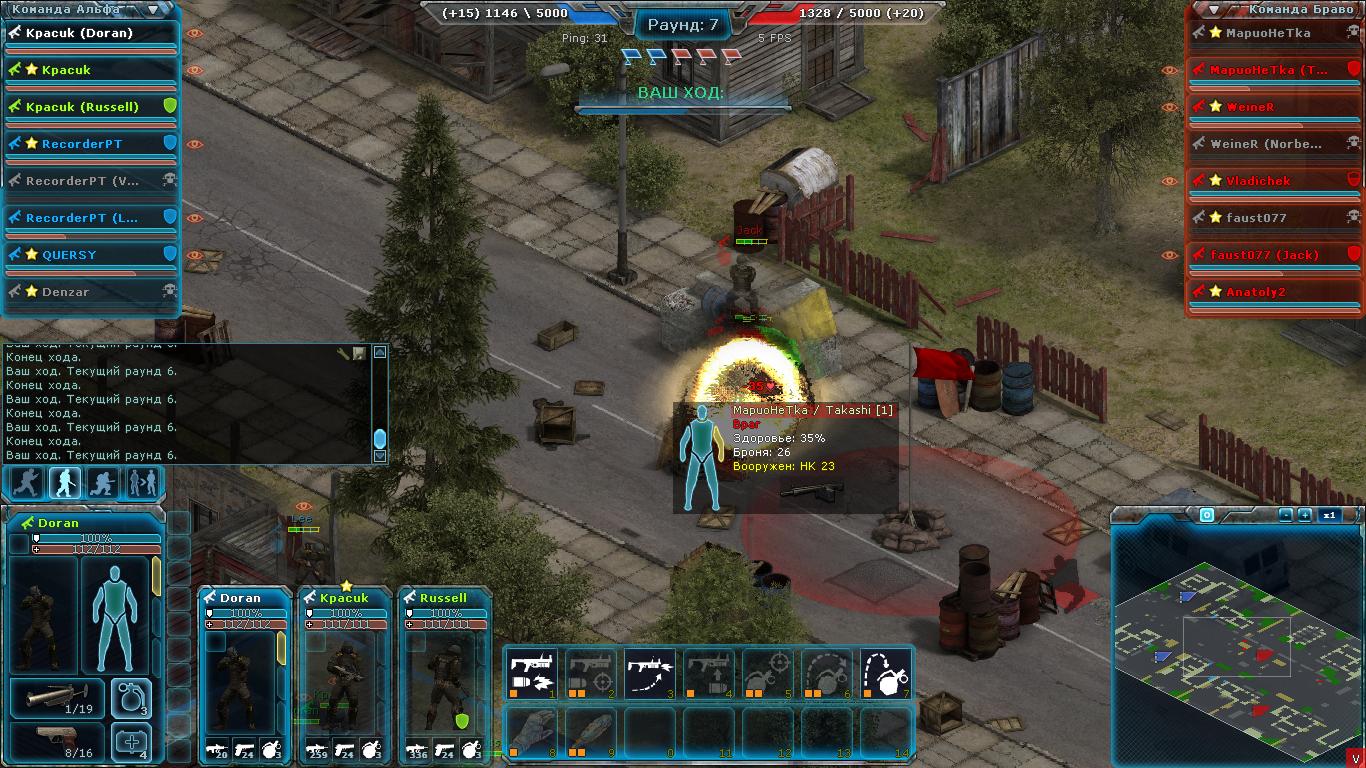Choose the crouching stance icon

[103, 483]
